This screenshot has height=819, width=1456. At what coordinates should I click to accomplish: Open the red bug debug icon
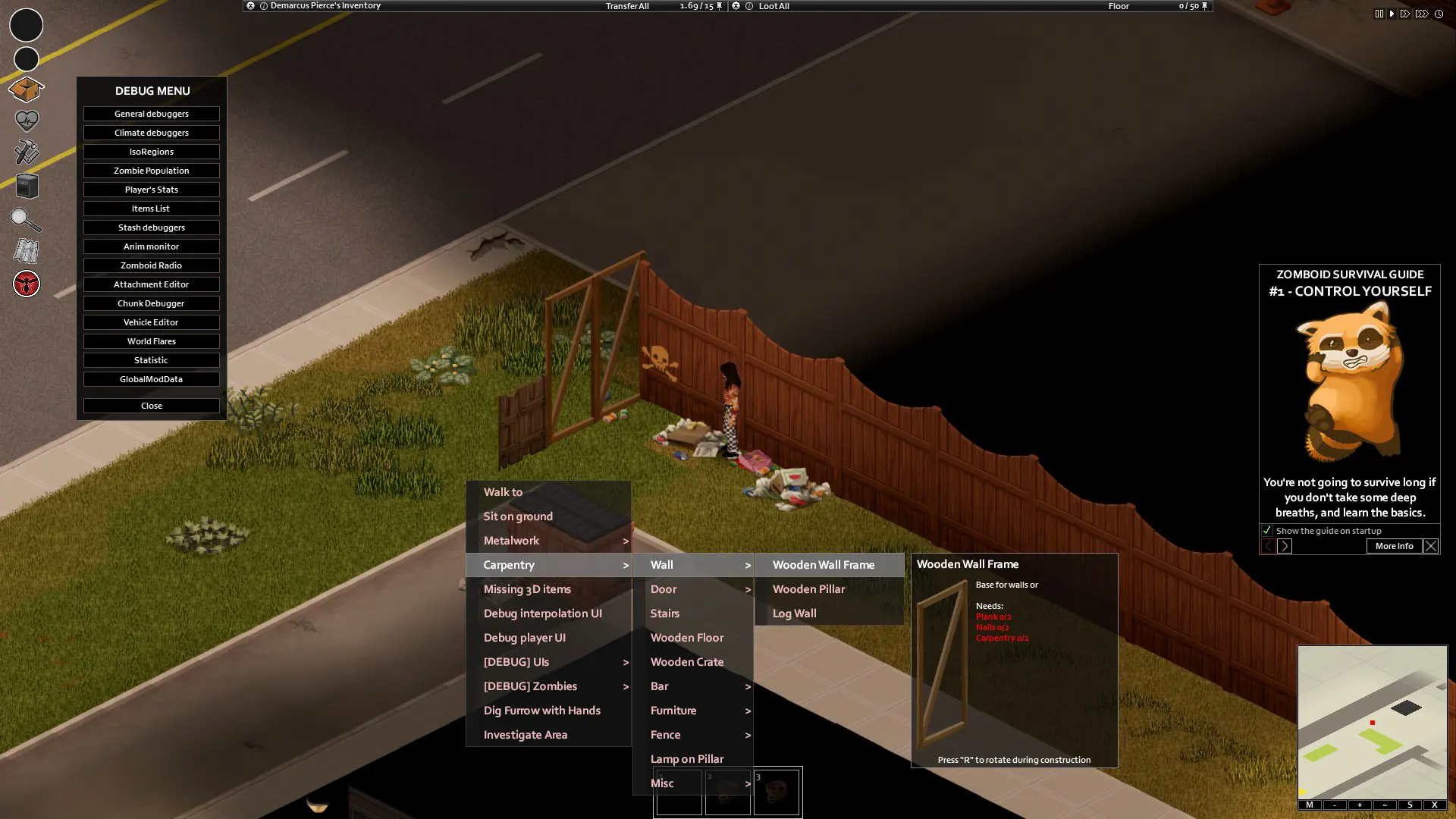pos(26,284)
